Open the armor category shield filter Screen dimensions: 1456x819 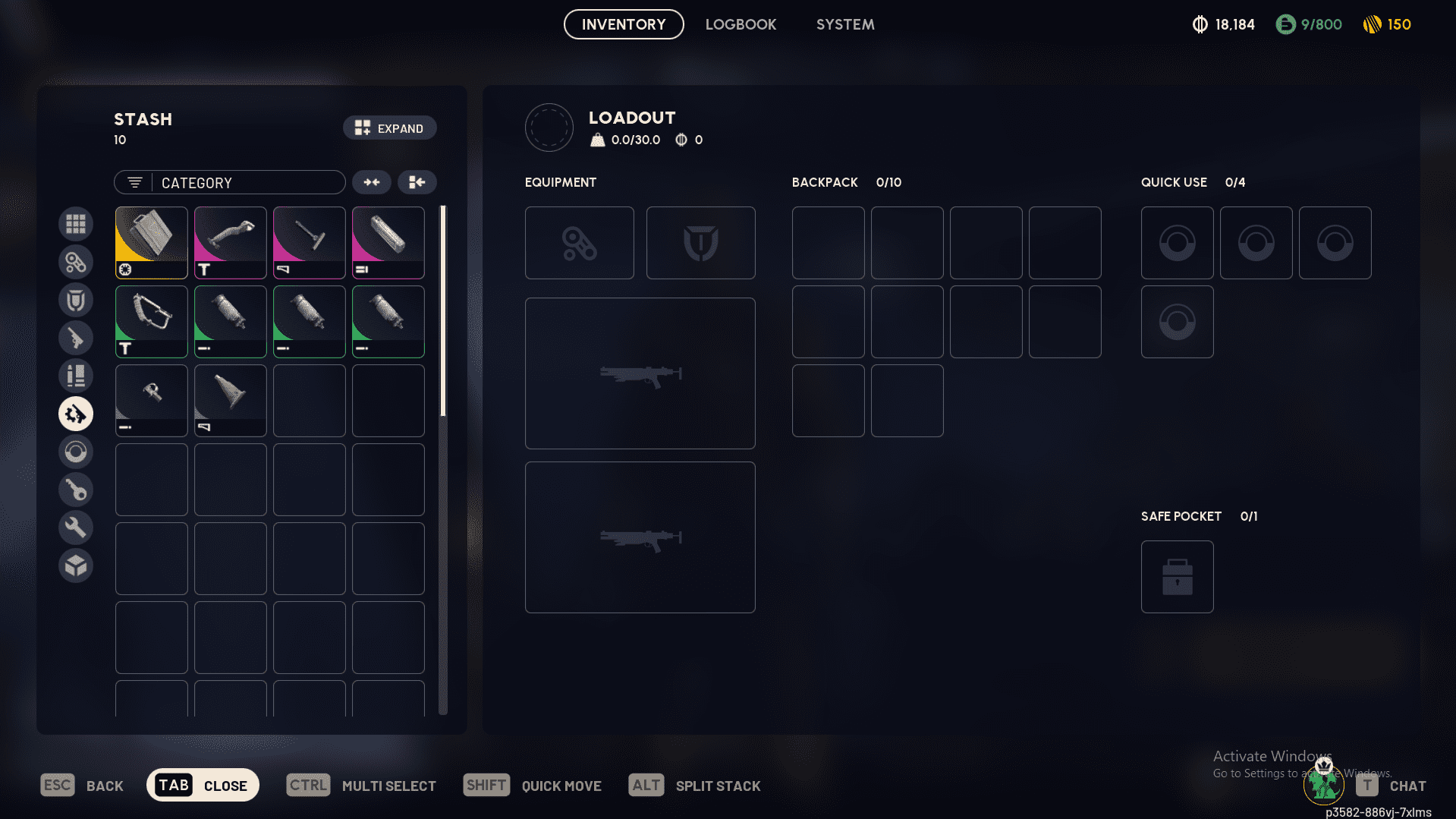pyautogui.click(x=76, y=300)
